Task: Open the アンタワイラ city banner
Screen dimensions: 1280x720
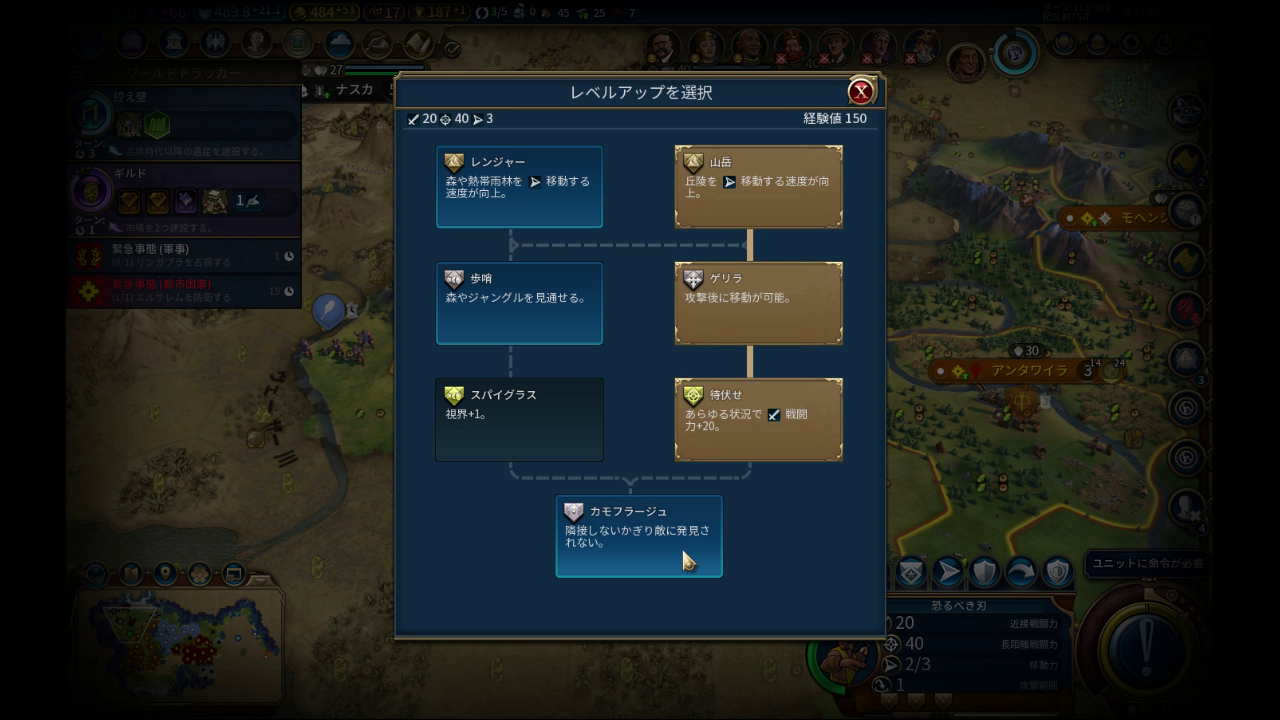Action: [x=1015, y=371]
